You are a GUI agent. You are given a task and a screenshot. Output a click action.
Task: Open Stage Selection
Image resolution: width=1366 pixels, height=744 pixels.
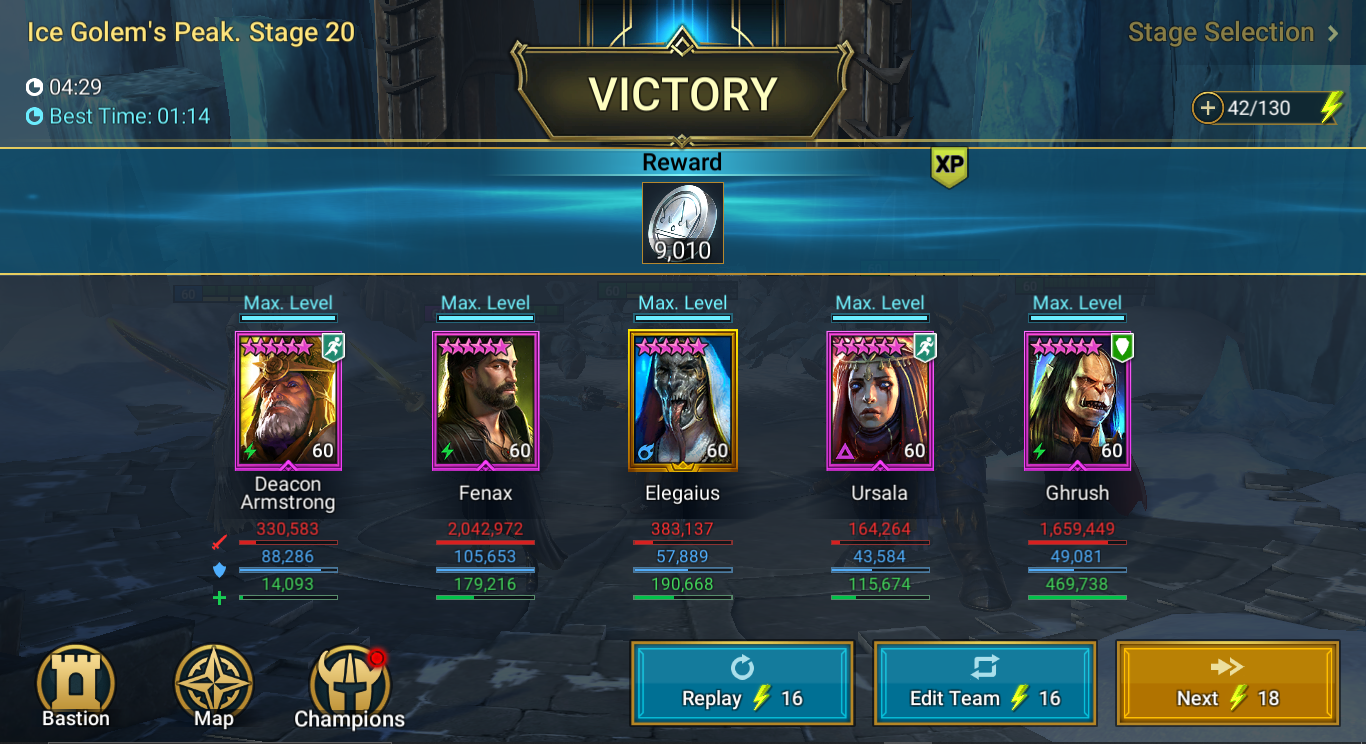click(x=1221, y=32)
